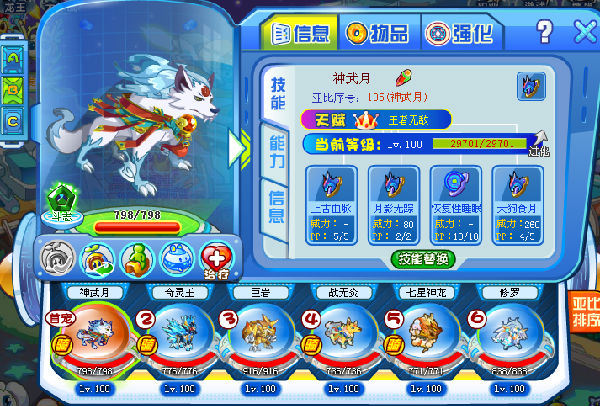Click the 进化 evolve arrow icon
Screen dimensions: 600x406
coord(539,141)
